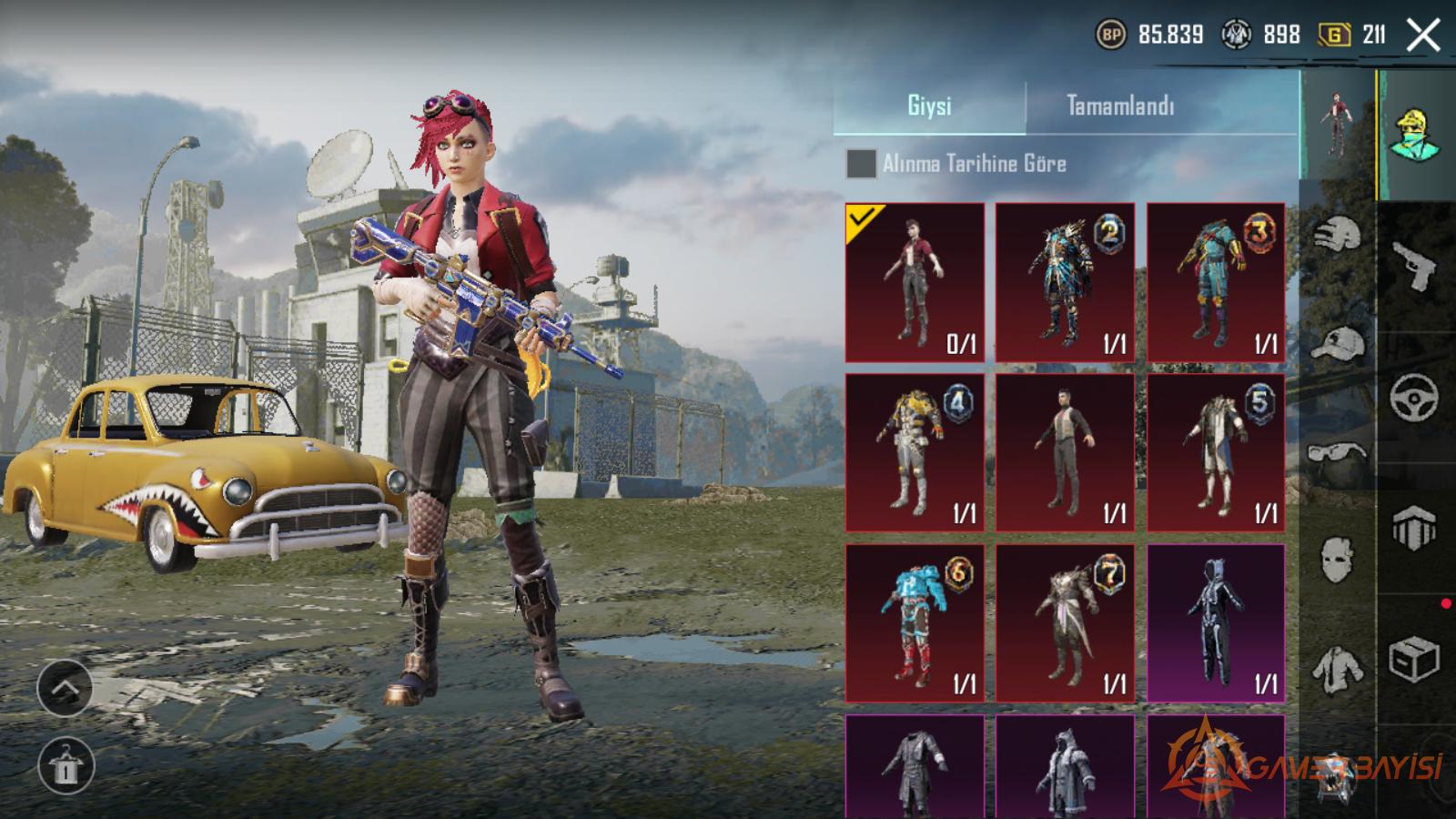Open the pistol weapon skins section
The height and width of the screenshot is (819, 1456).
[1415, 266]
